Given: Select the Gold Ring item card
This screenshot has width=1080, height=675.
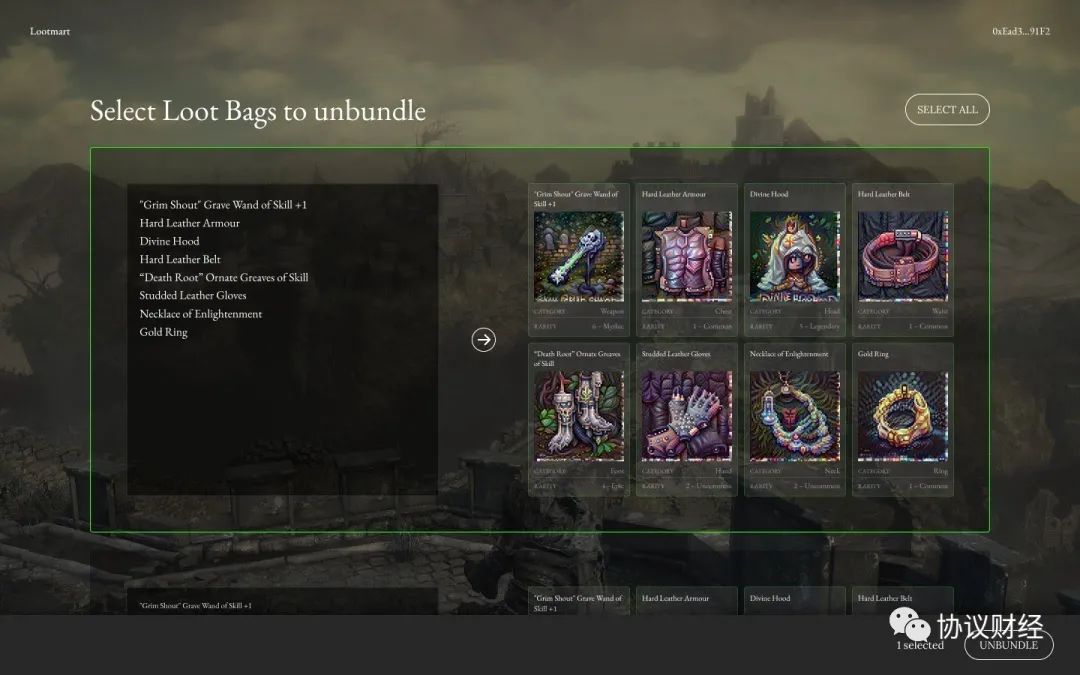Looking at the screenshot, I should (903, 418).
